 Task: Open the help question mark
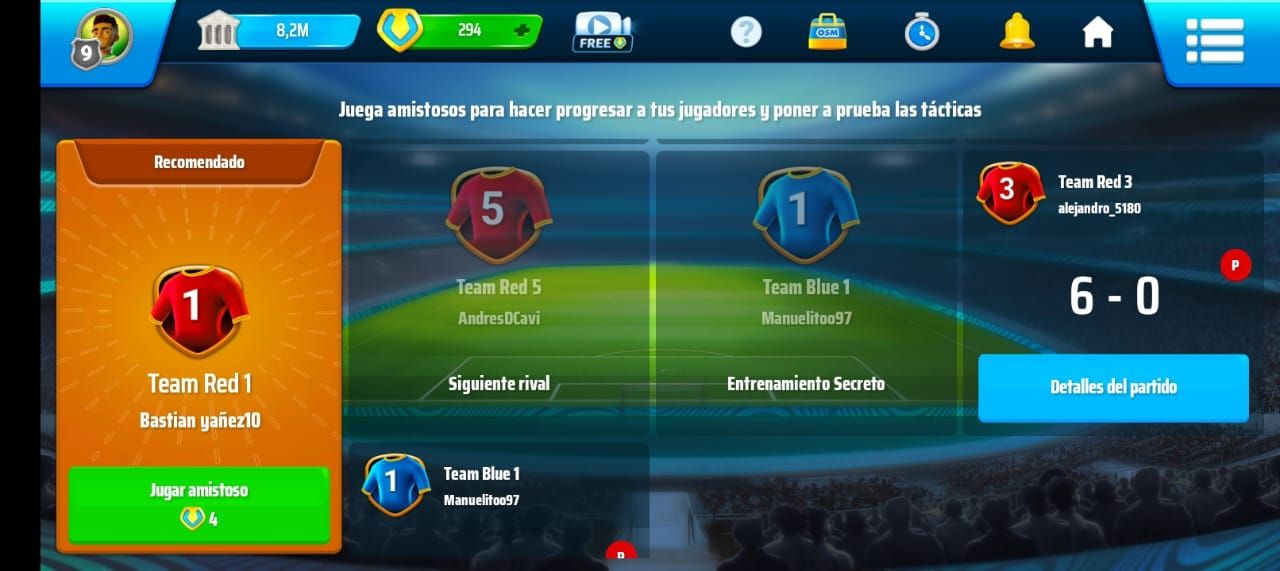coord(746,33)
